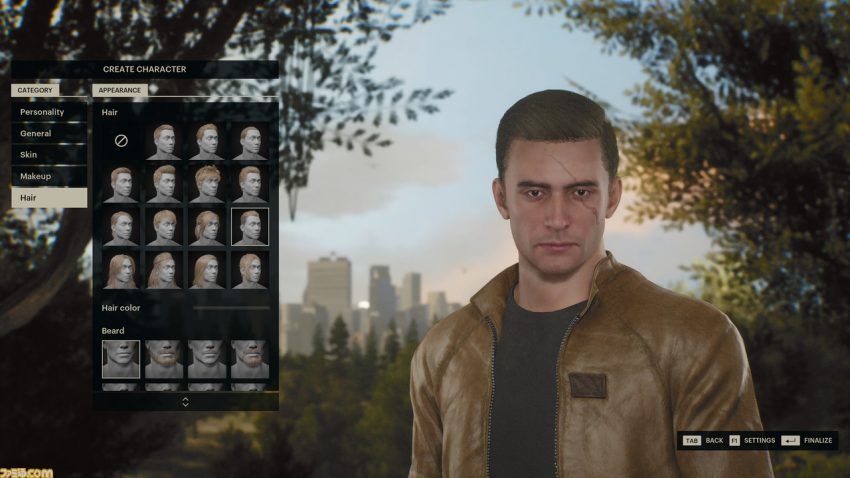The height and width of the screenshot is (478, 850).
Task: Open the Personality category
Action: 49,112
